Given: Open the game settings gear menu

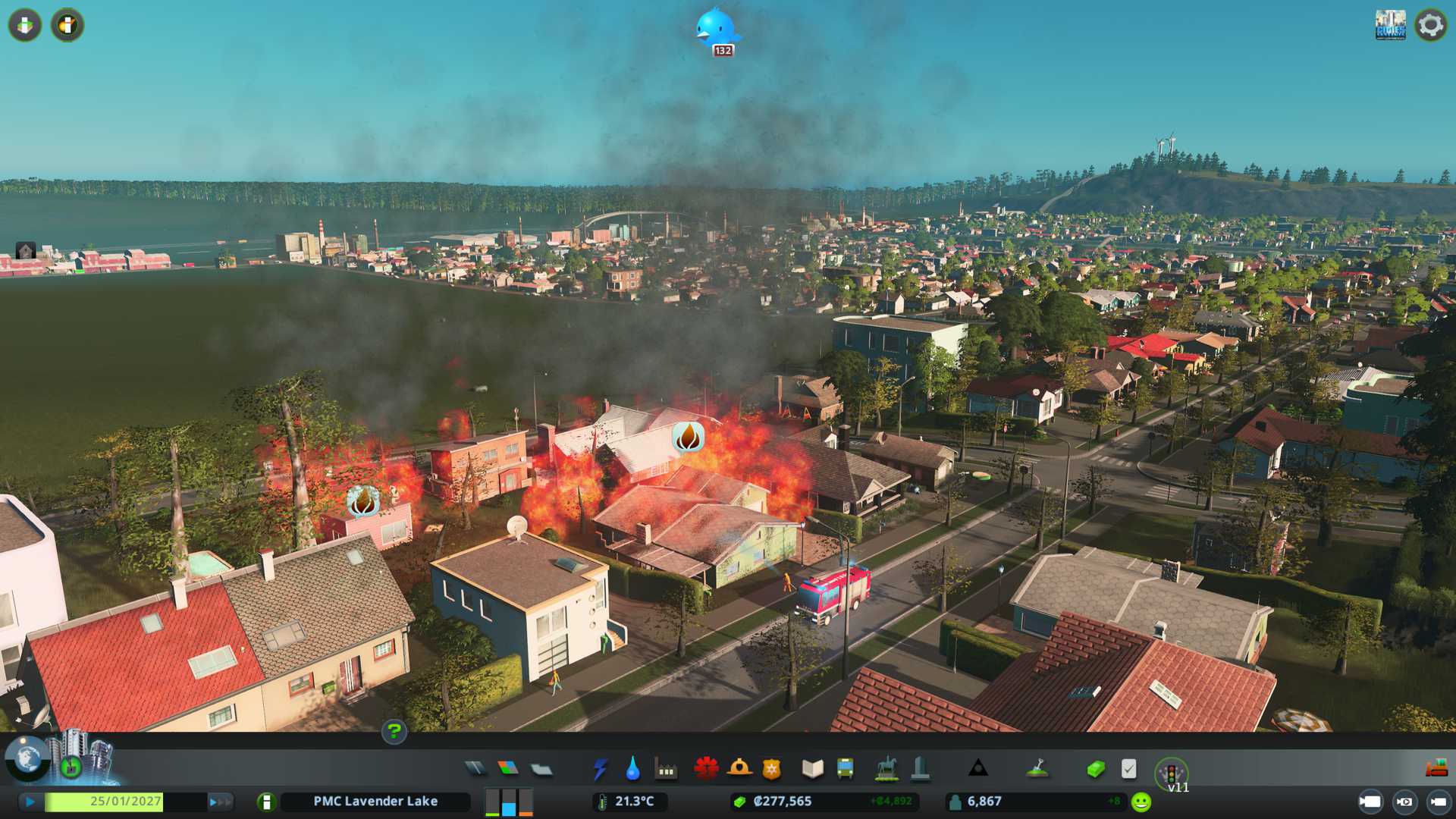Looking at the screenshot, I should [x=1430, y=25].
